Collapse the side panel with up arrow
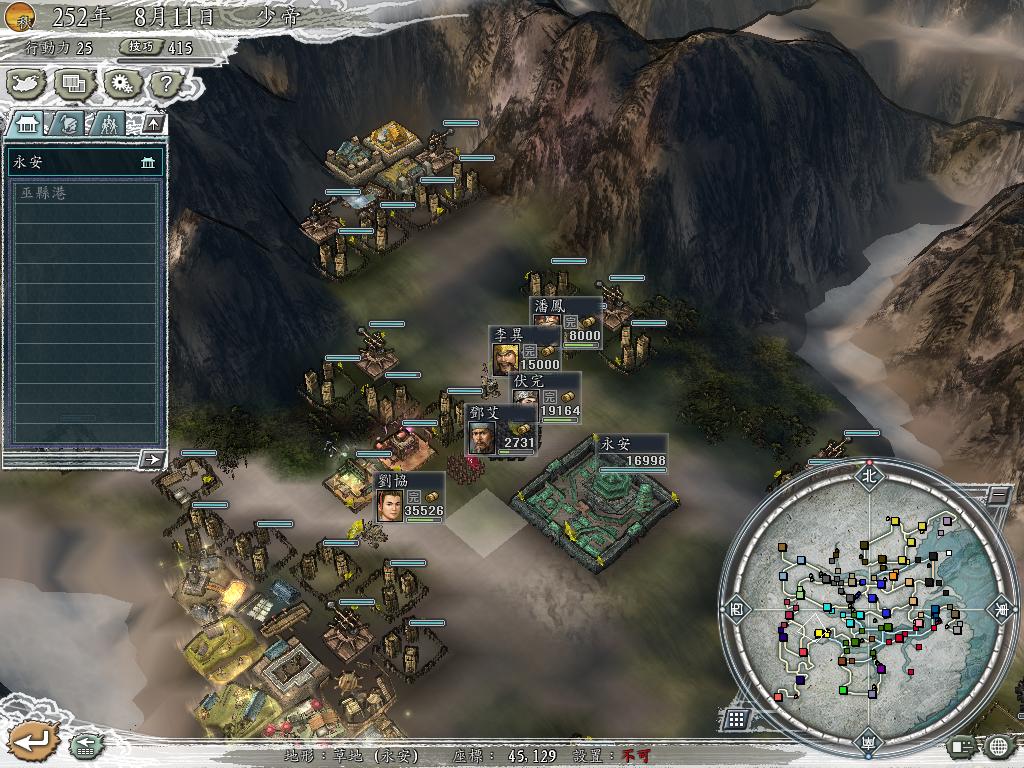The image size is (1024, 768). point(153,123)
